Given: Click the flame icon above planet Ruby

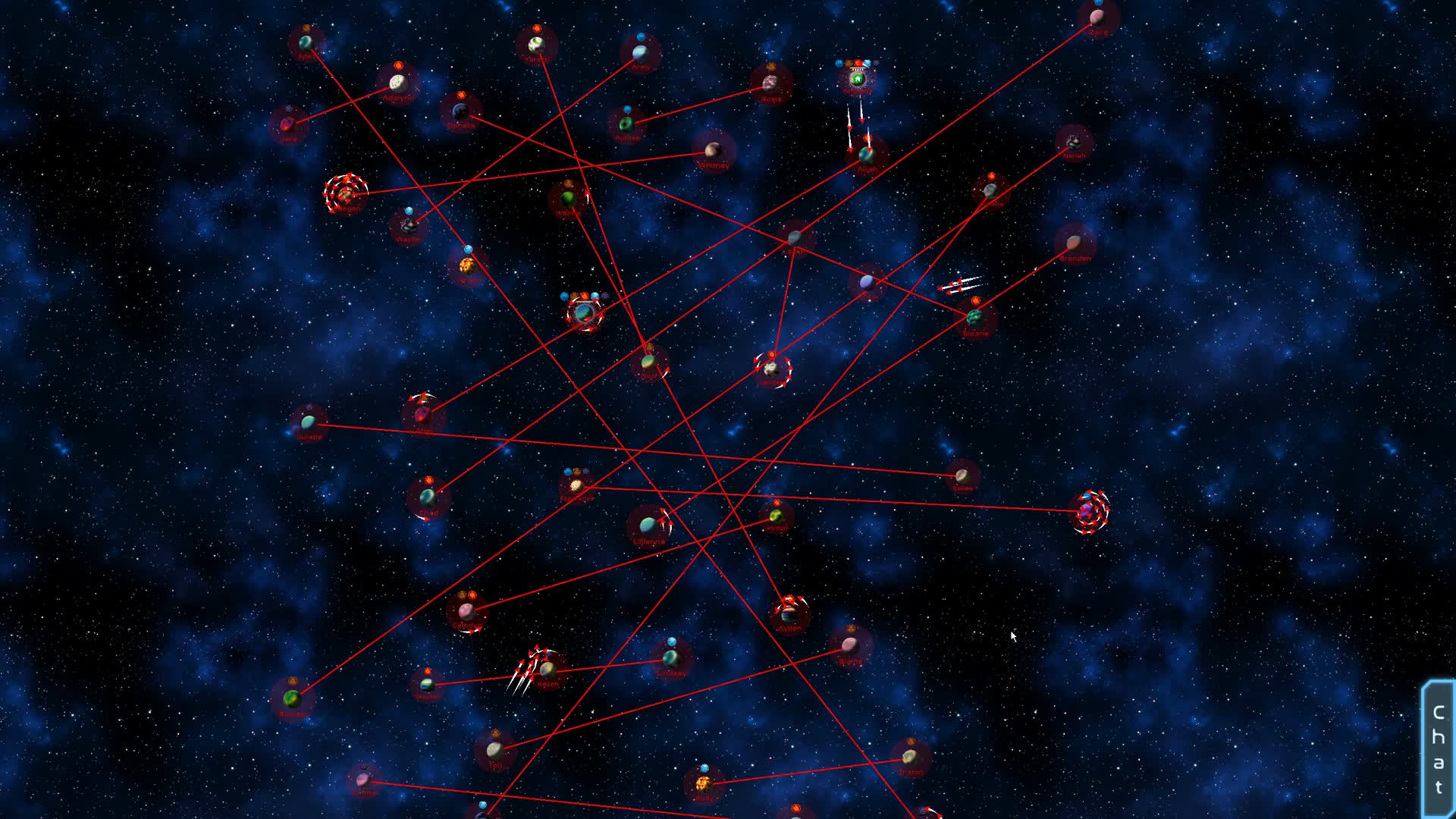Looking at the screenshot, I should (704, 767).
